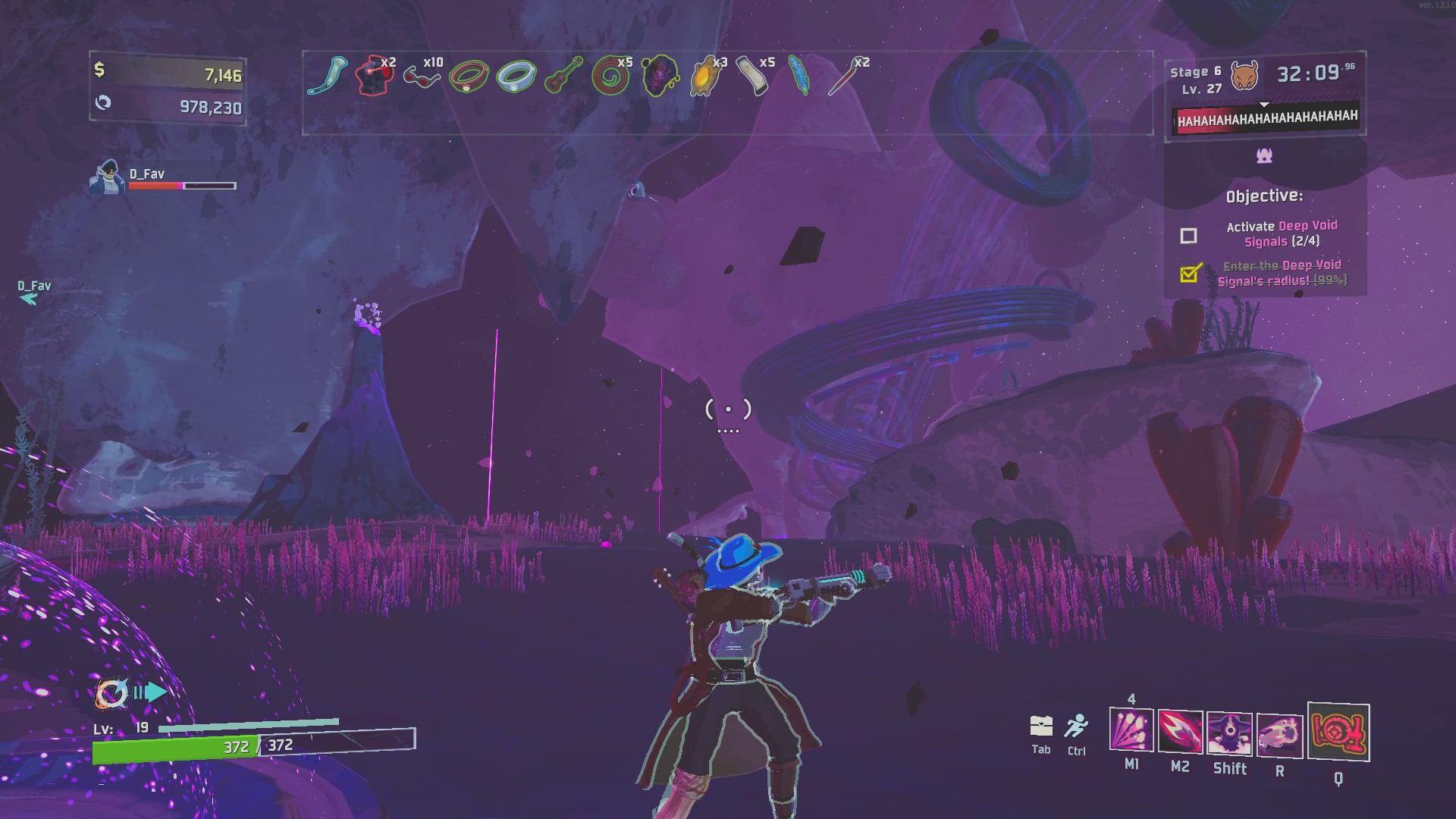Select the curved horn item in inventory
The image size is (1456, 819).
point(328,76)
